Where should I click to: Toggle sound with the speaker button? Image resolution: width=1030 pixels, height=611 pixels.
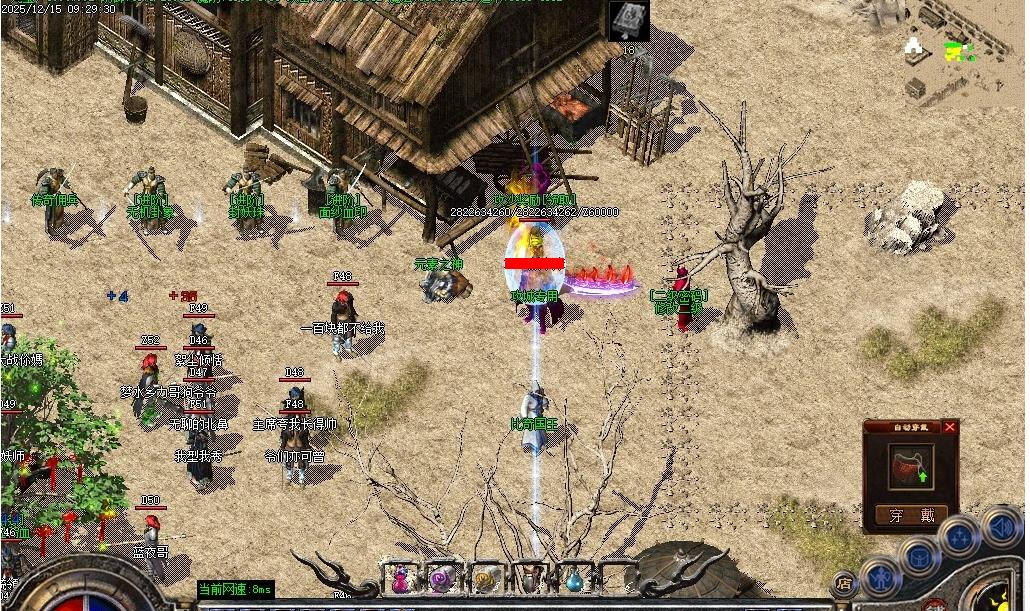[1000, 525]
